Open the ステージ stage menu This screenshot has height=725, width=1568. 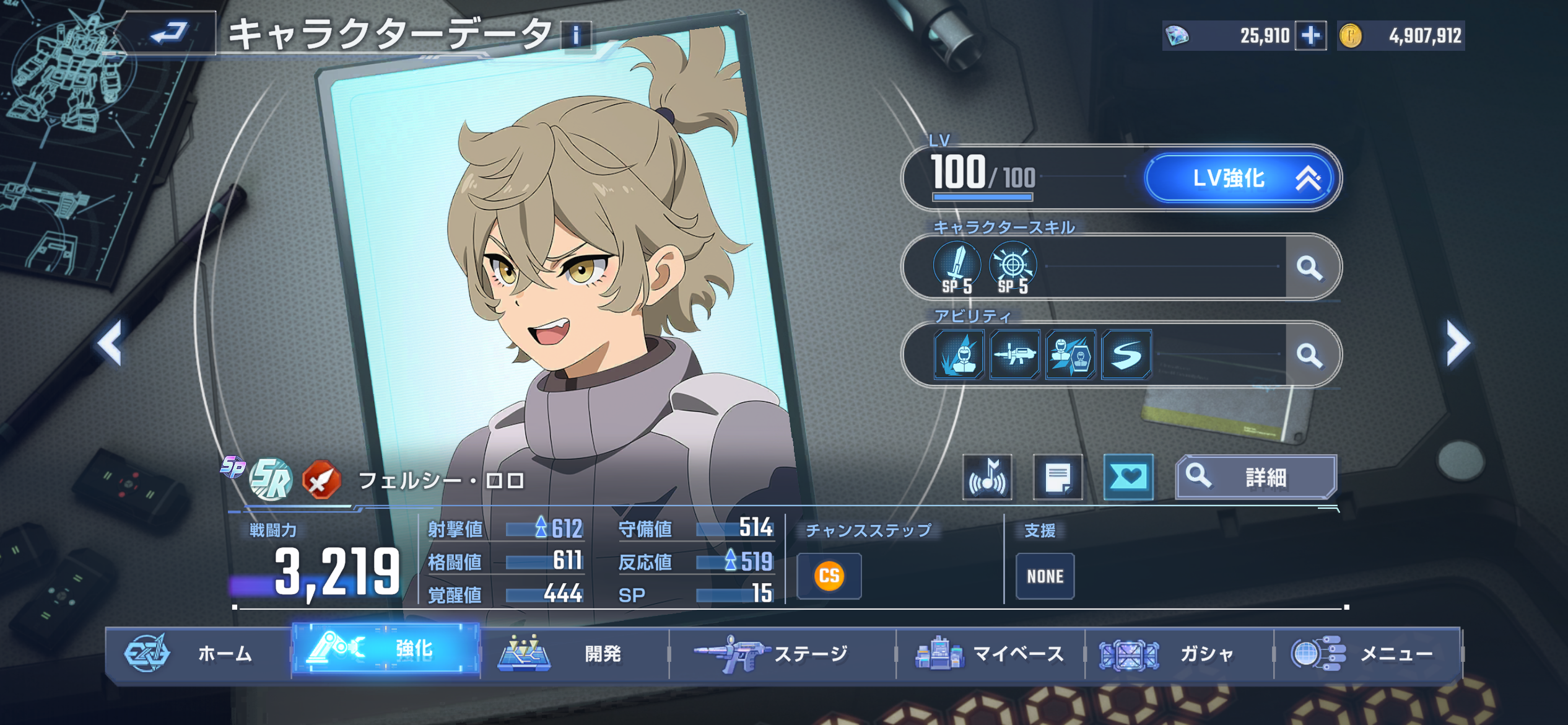pos(782,653)
